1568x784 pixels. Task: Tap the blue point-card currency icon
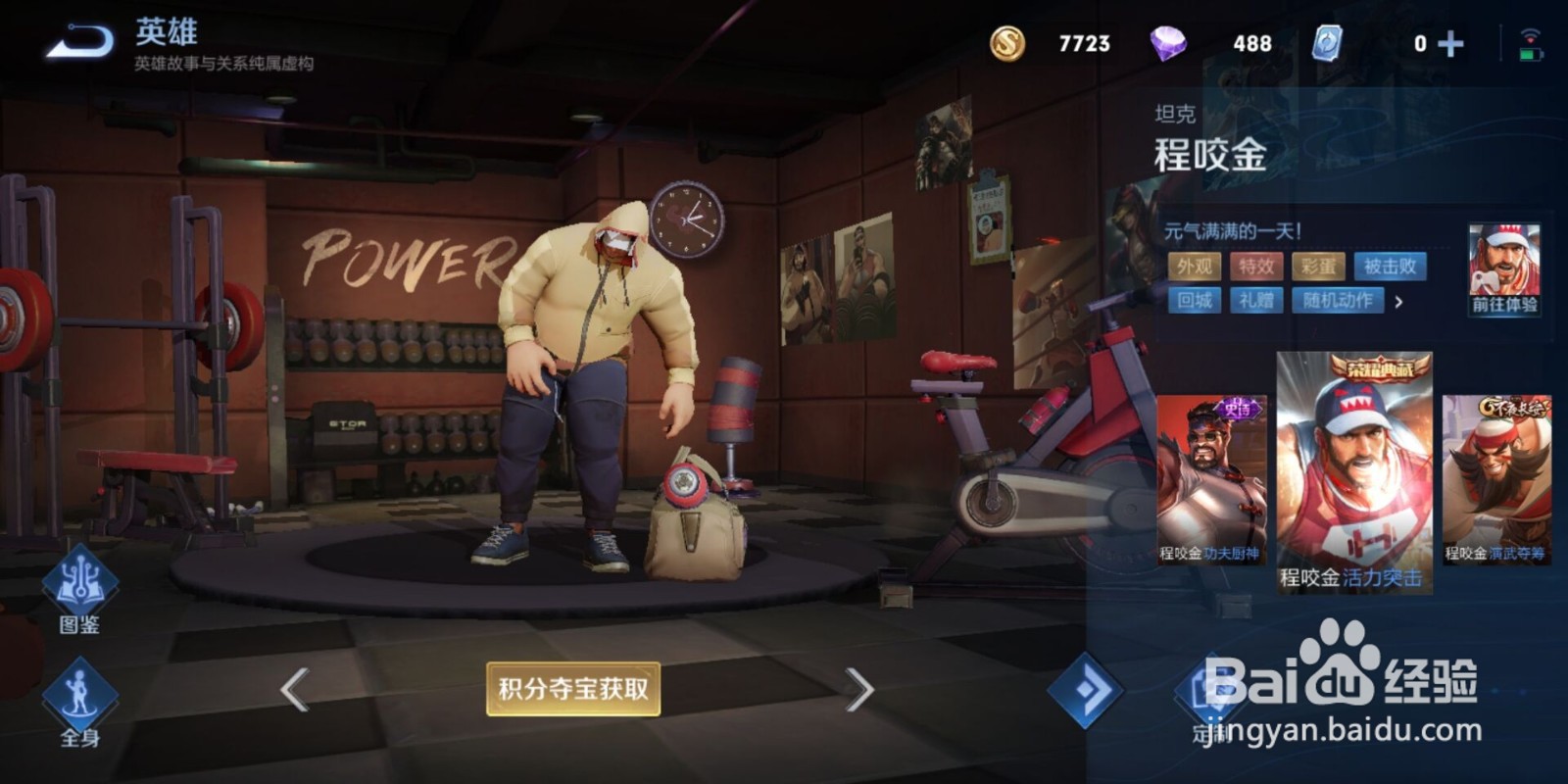[1328, 41]
